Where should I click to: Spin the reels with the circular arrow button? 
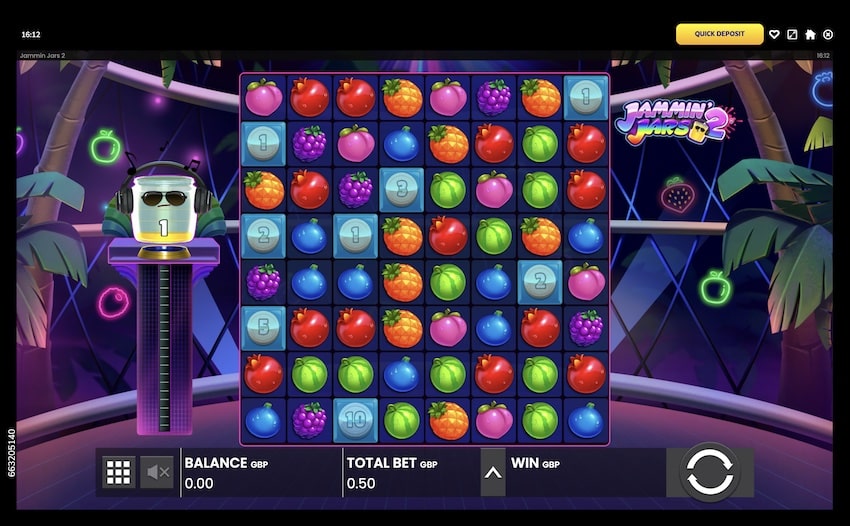tap(708, 472)
